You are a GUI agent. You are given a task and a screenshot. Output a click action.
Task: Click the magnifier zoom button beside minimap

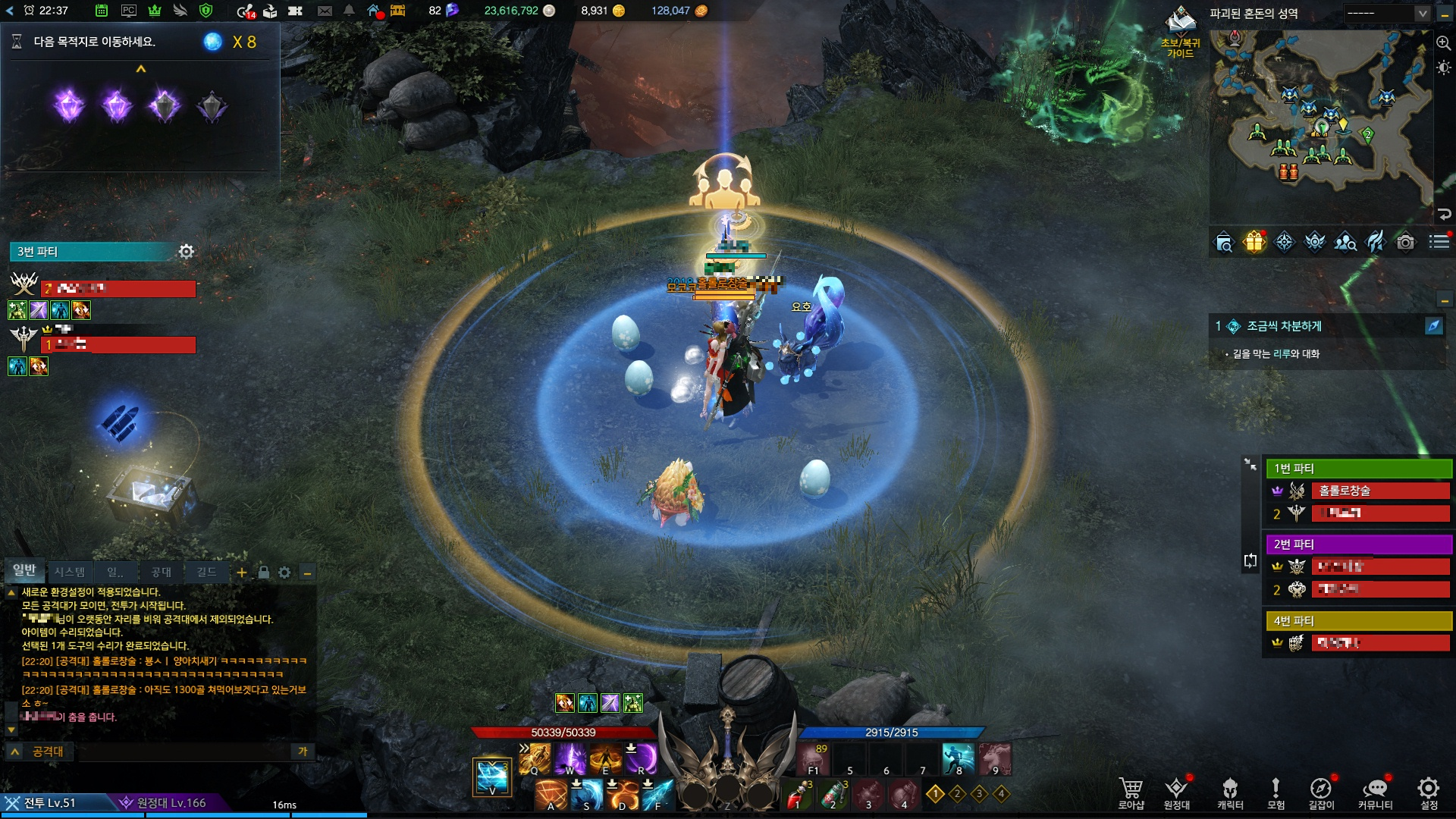pos(1443,43)
